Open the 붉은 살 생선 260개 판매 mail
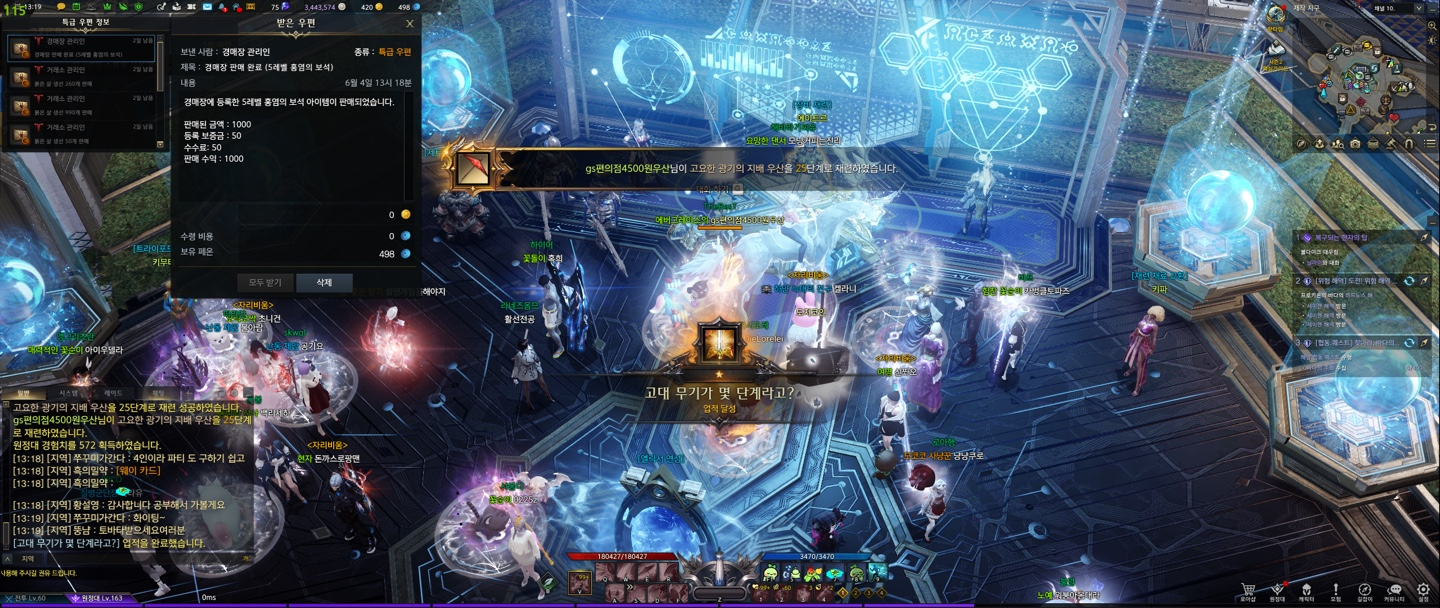 pyautogui.click(x=80, y=76)
